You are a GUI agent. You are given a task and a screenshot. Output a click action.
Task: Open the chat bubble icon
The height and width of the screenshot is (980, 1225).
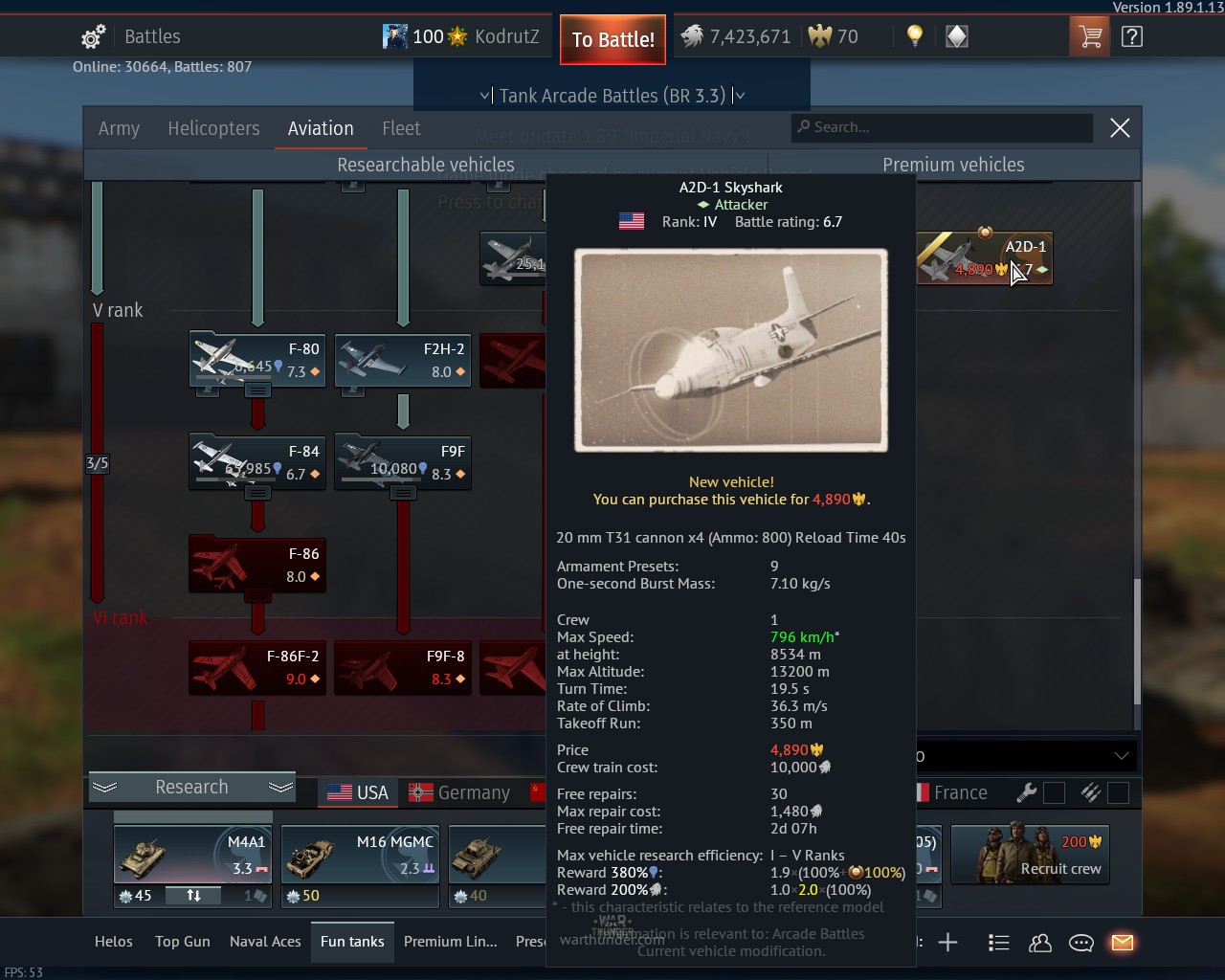(x=1081, y=943)
